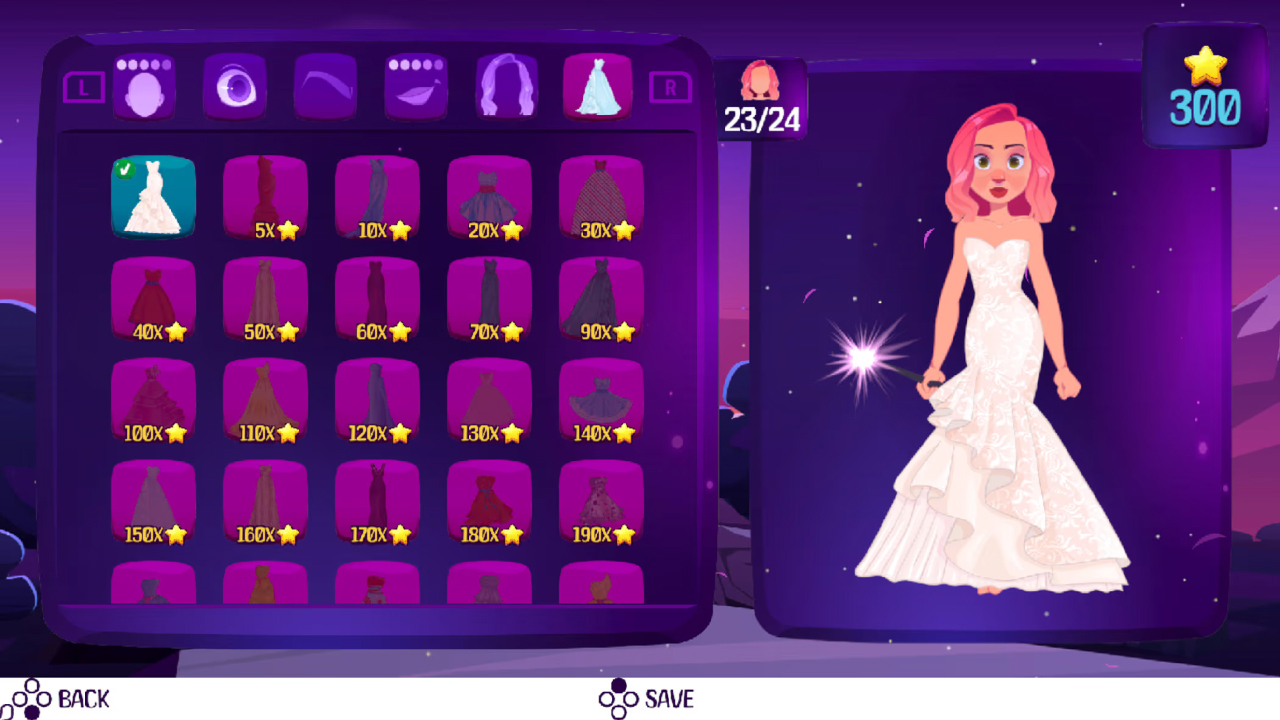Click the character preview model
1280x720 pixels.
click(985, 350)
